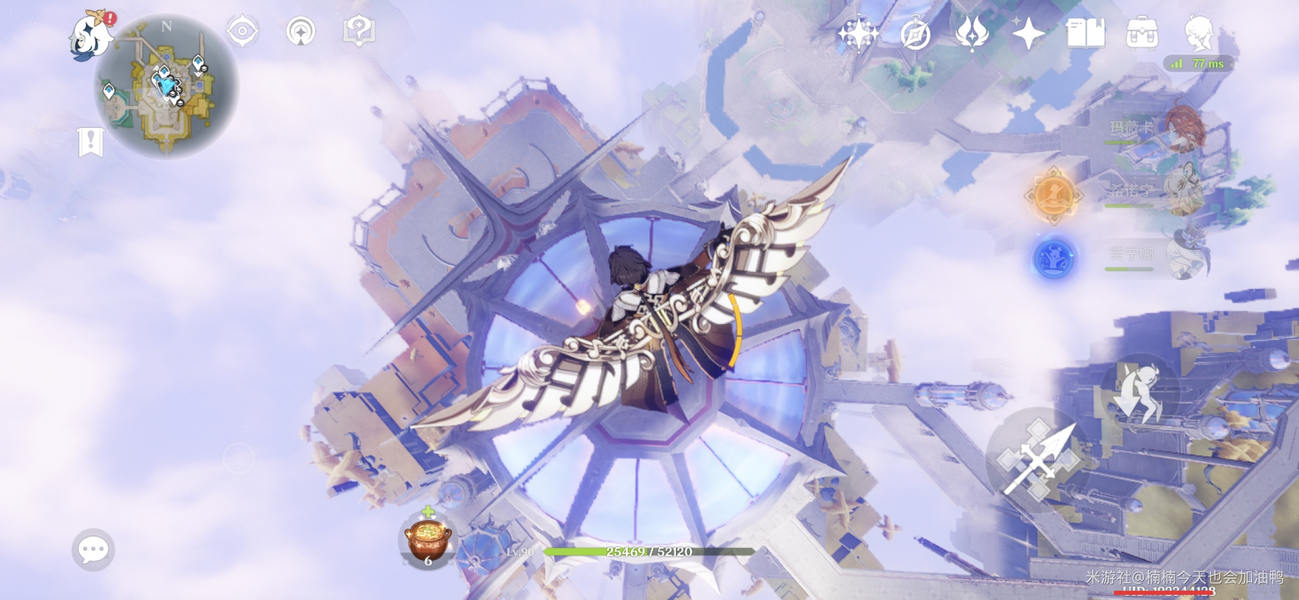Open the chat speech bubble
The image size is (1299, 600).
(x=93, y=549)
